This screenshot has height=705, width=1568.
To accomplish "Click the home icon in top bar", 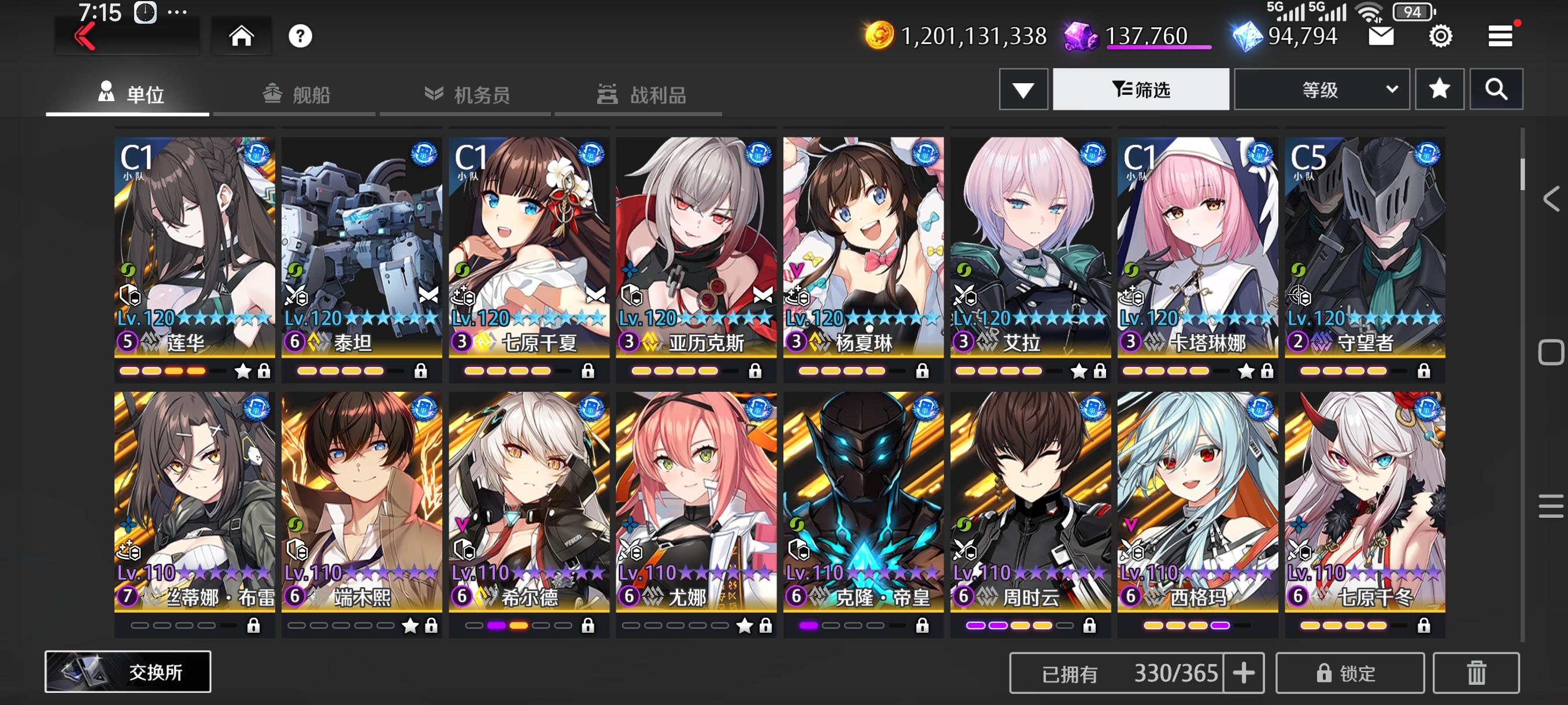I will (x=242, y=35).
